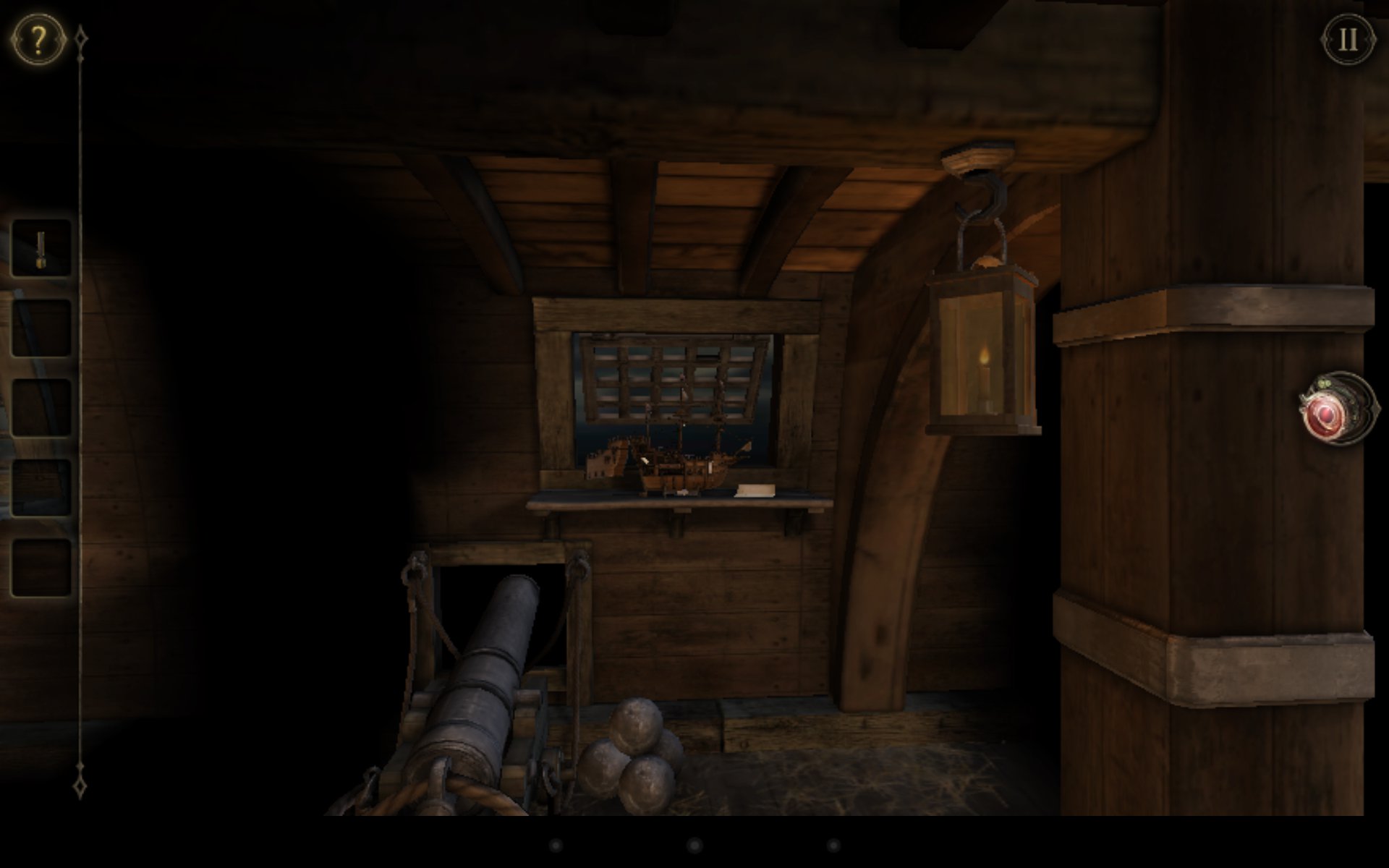The image size is (1389, 868).
Task: Pause the game
Action: coord(1348,39)
